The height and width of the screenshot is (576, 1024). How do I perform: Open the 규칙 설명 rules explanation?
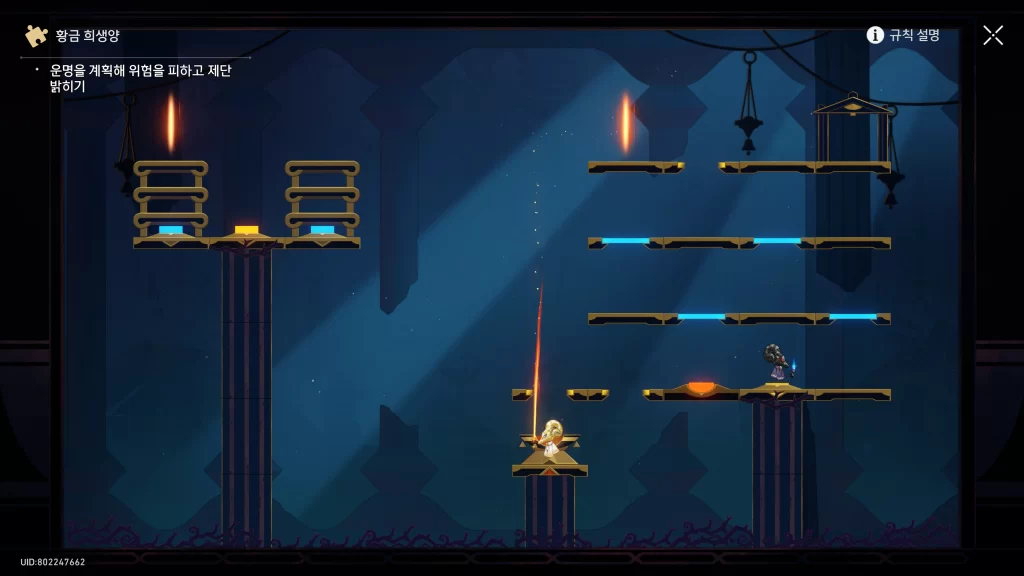coord(903,35)
